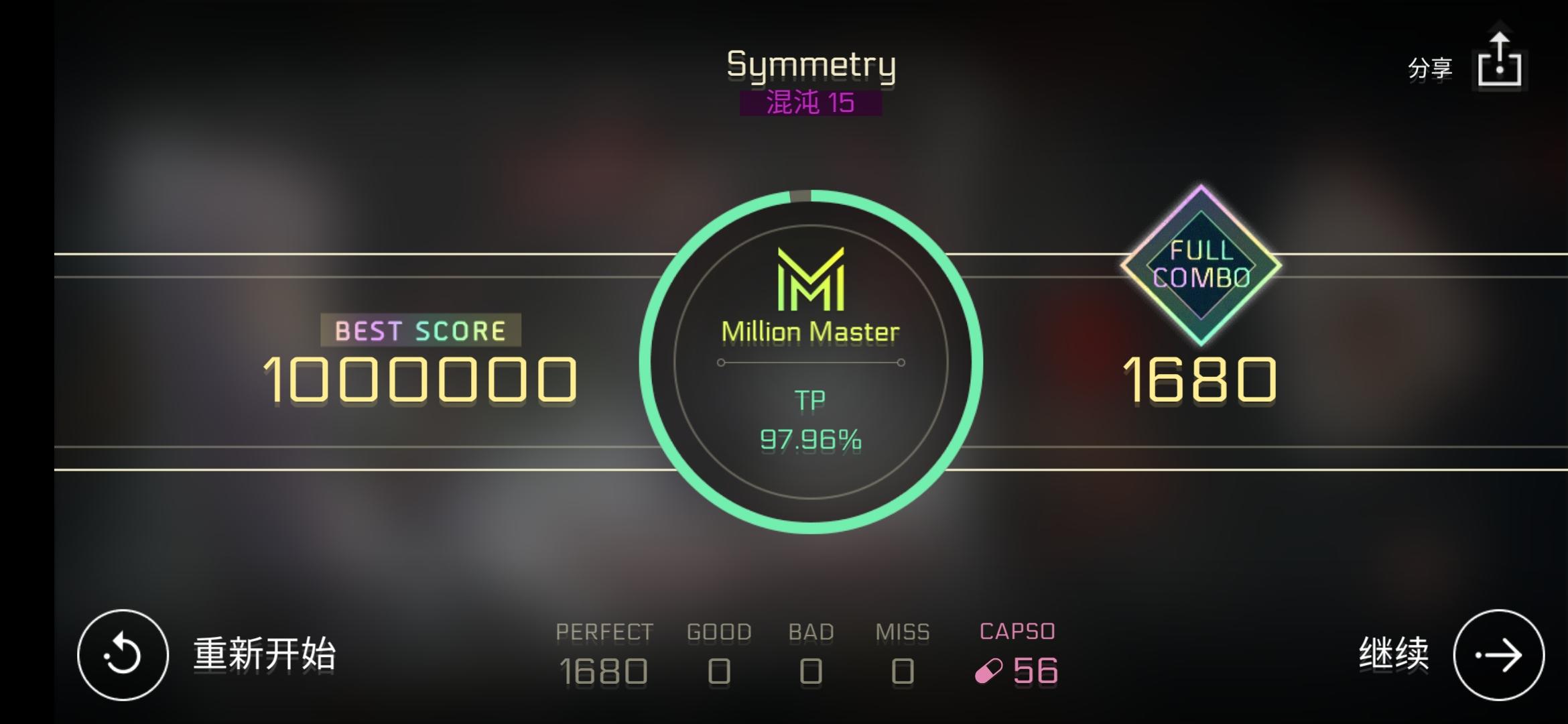Select the restart circular arrow icon
The width and height of the screenshot is (1568, 724).
(123, 654)
